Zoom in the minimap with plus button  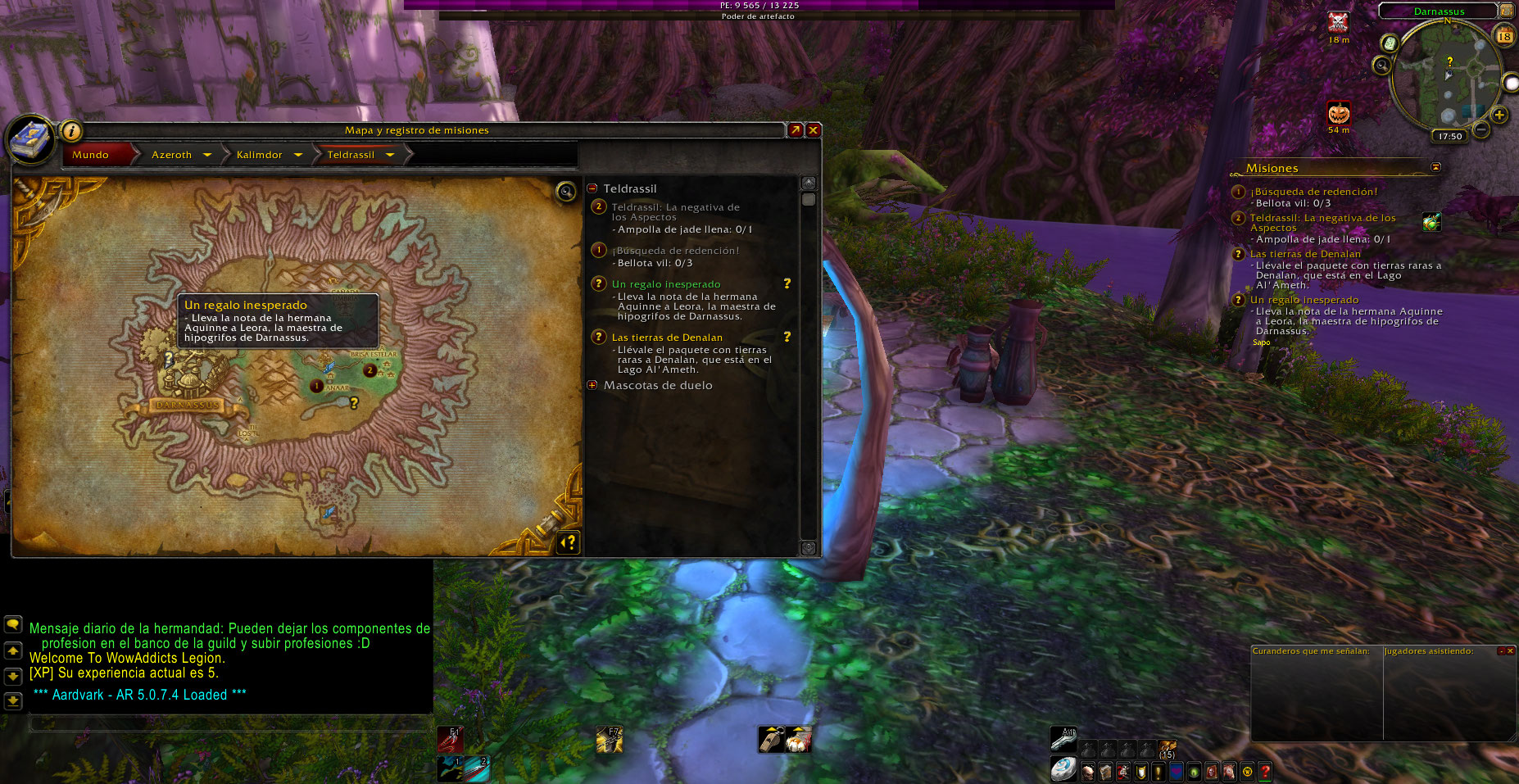[1499, 116]
